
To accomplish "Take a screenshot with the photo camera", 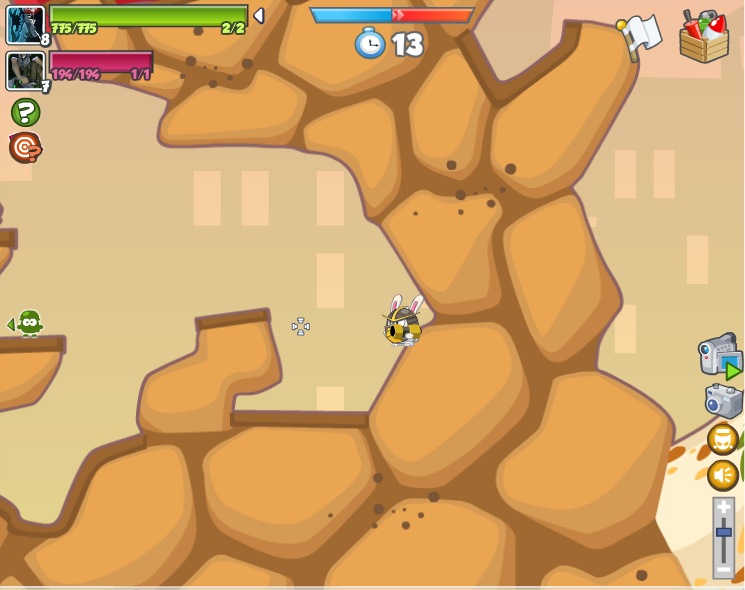I will pos(723,401).
